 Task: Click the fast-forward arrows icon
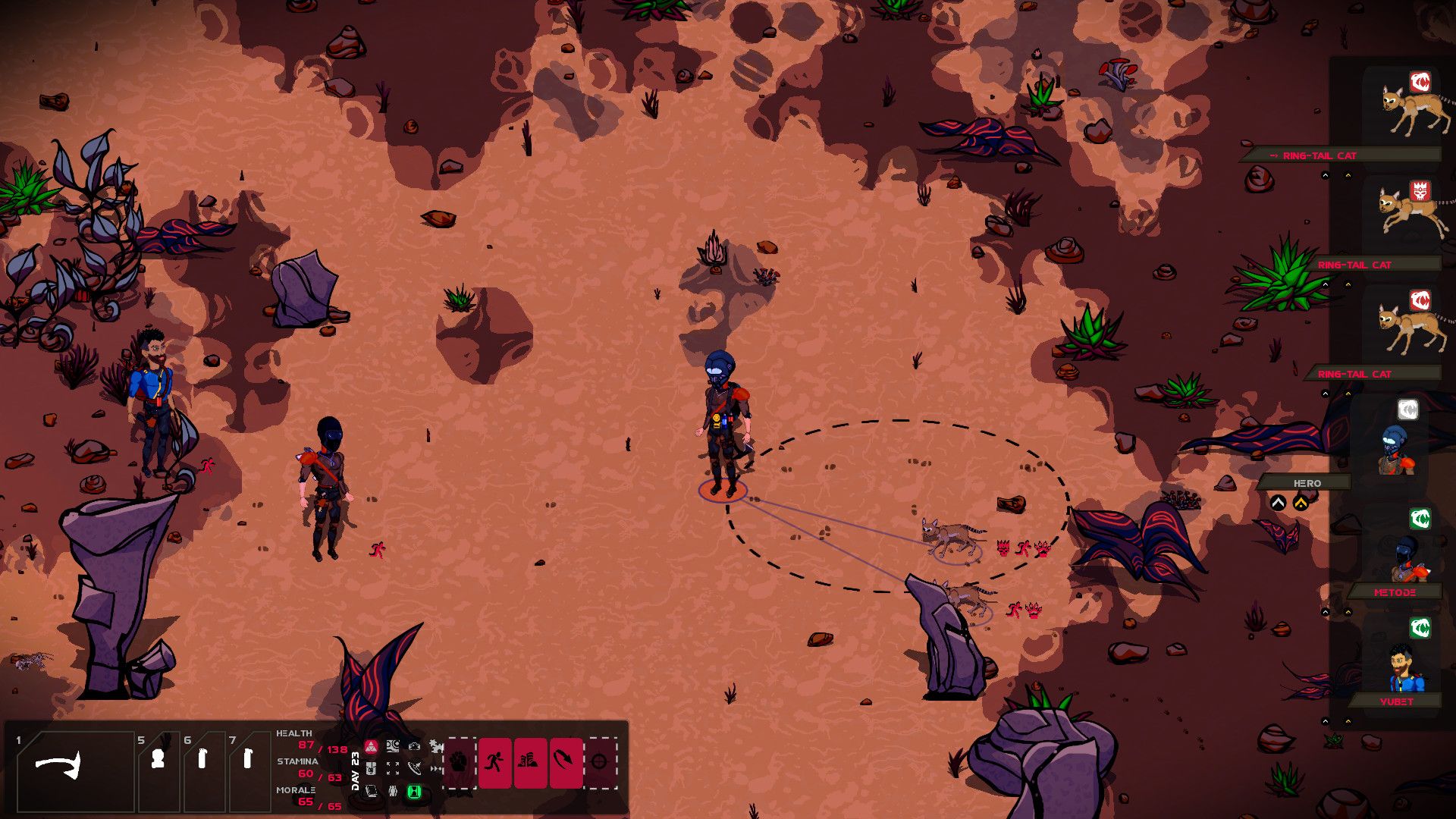tap(436, 769)
